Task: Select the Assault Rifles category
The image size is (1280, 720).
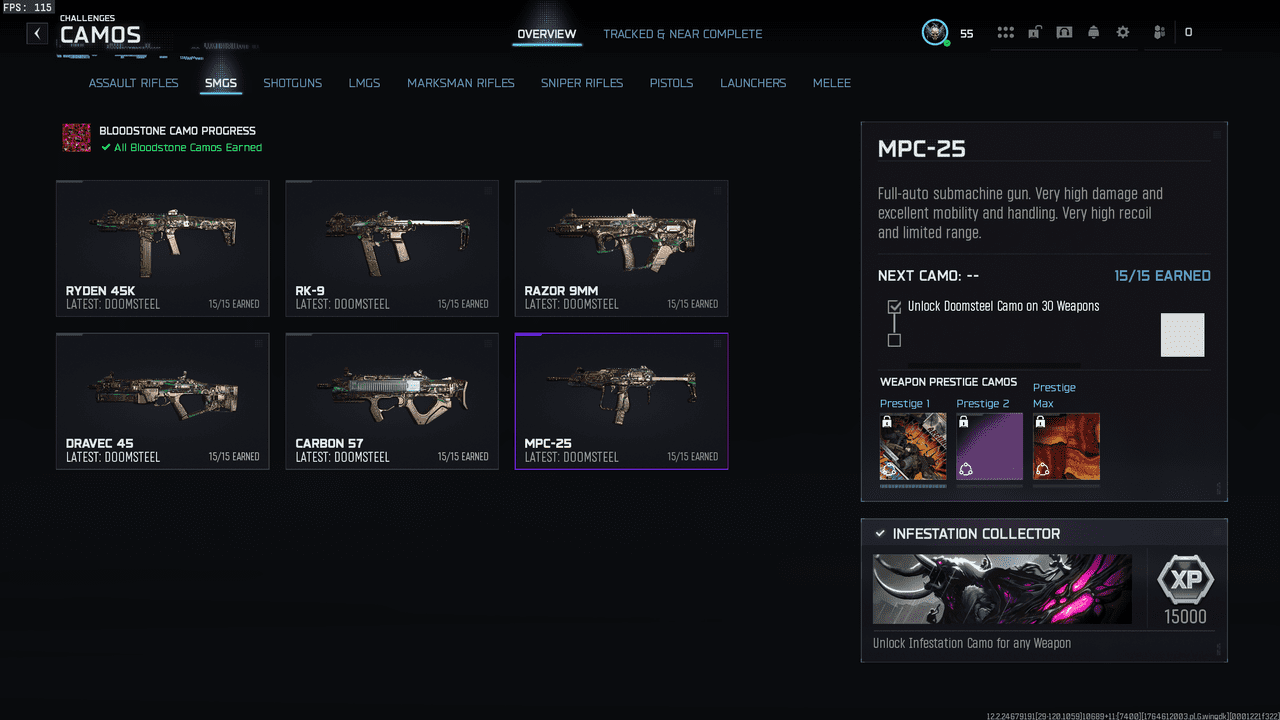Action: (x=133, y=83)
